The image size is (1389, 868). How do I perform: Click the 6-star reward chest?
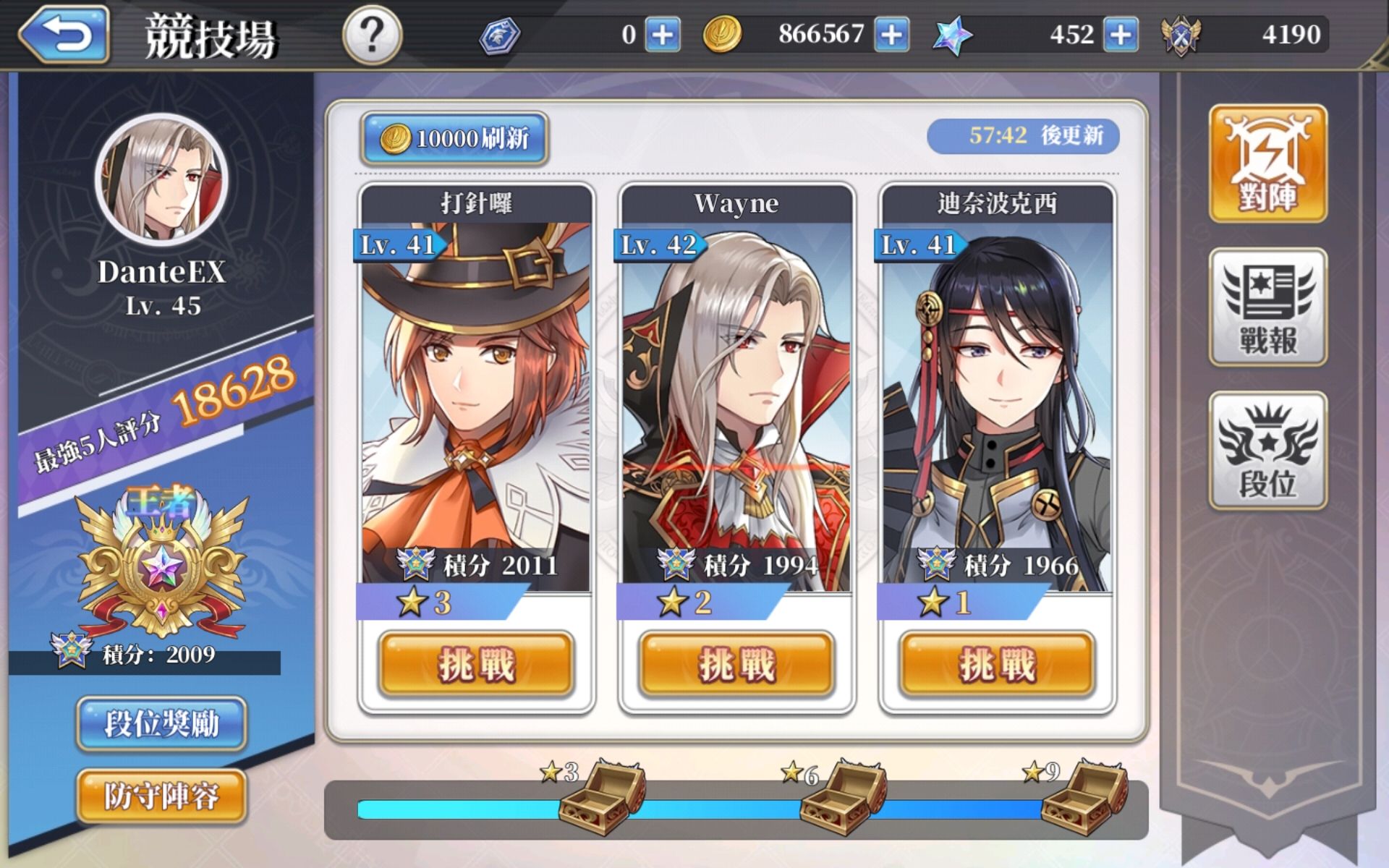click(x=843, y=797)
